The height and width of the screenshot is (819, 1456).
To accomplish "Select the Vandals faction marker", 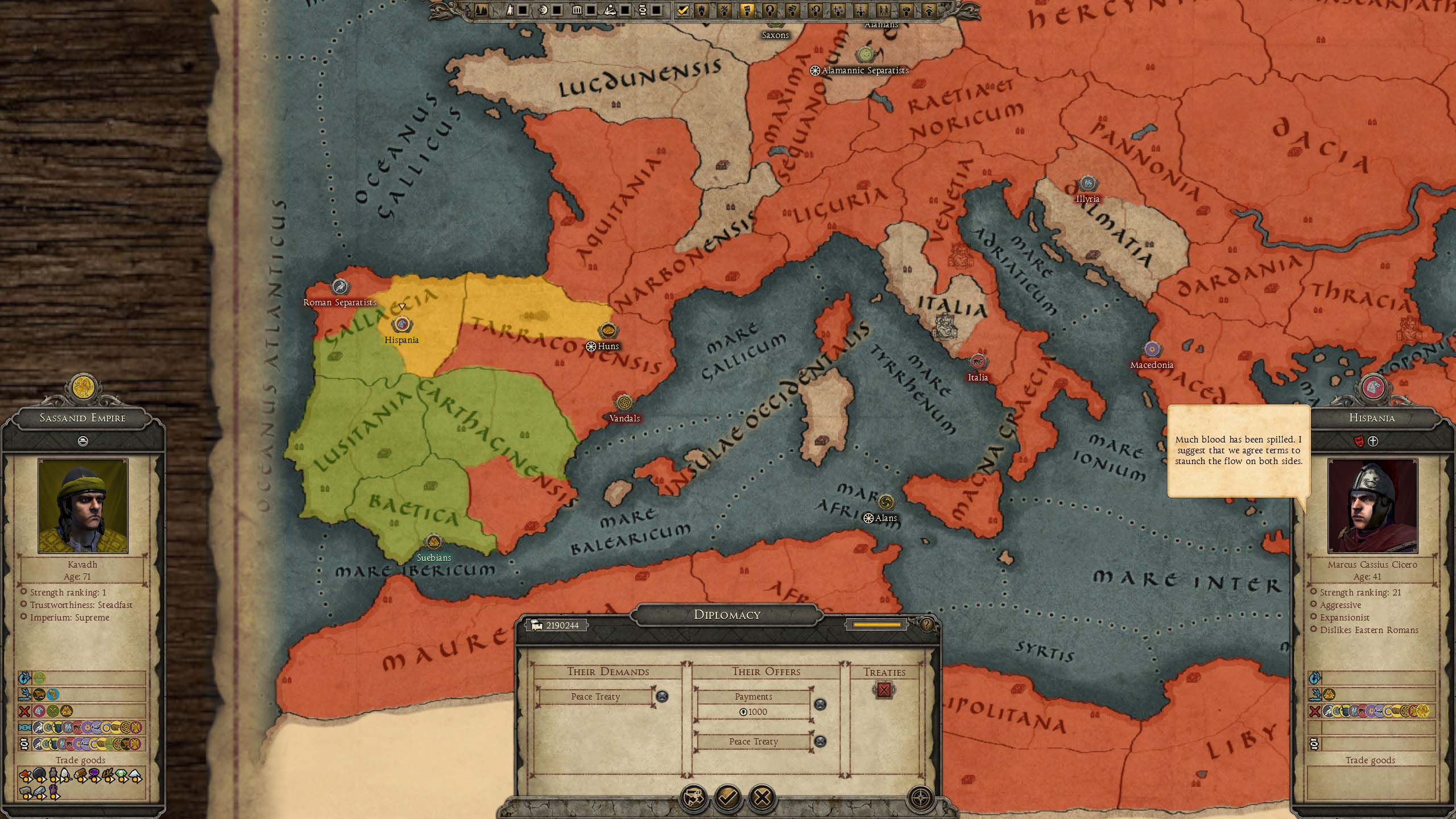I will [x=624, y=403].
